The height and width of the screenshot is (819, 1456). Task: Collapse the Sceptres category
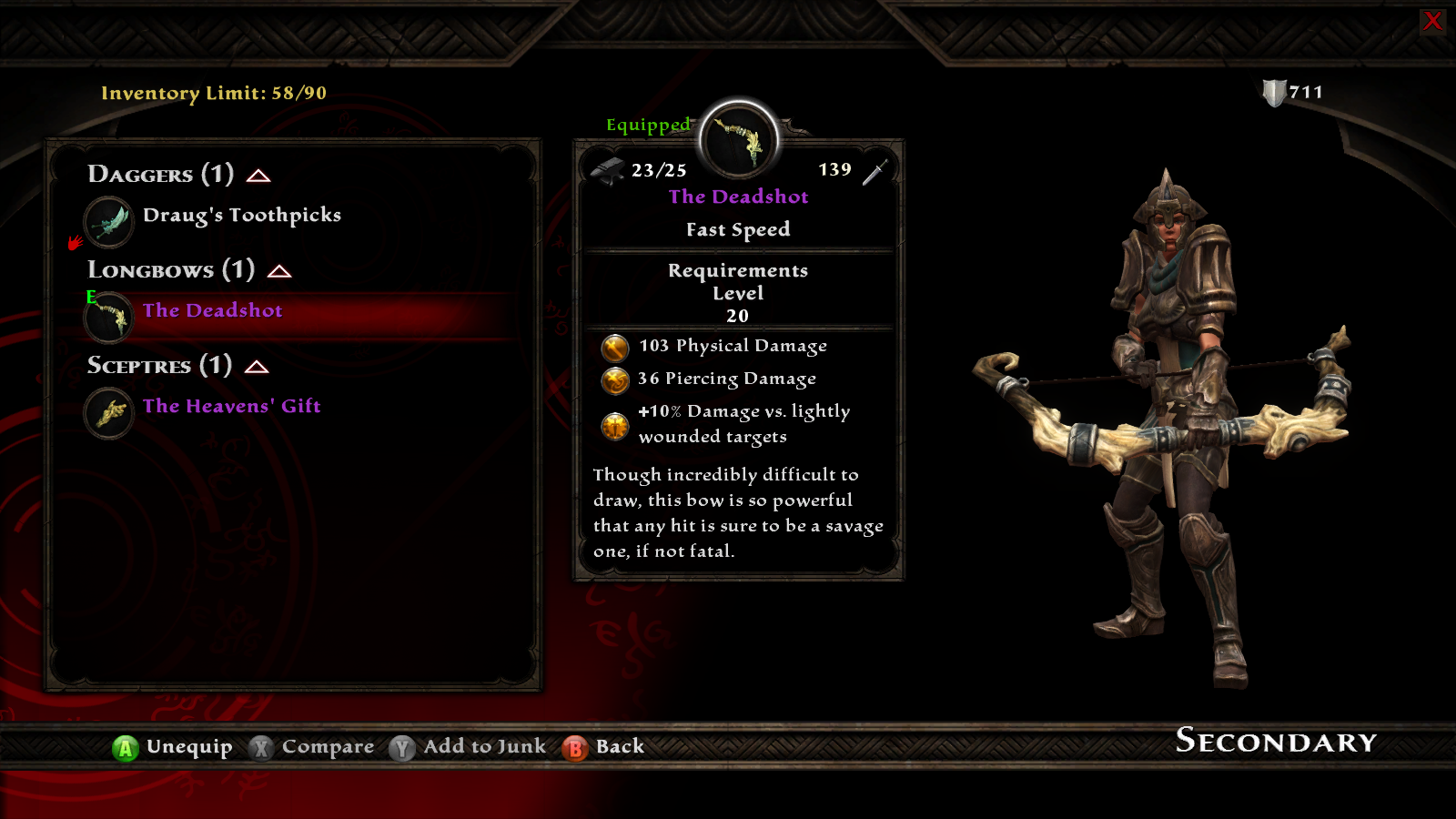coord(257,367)
